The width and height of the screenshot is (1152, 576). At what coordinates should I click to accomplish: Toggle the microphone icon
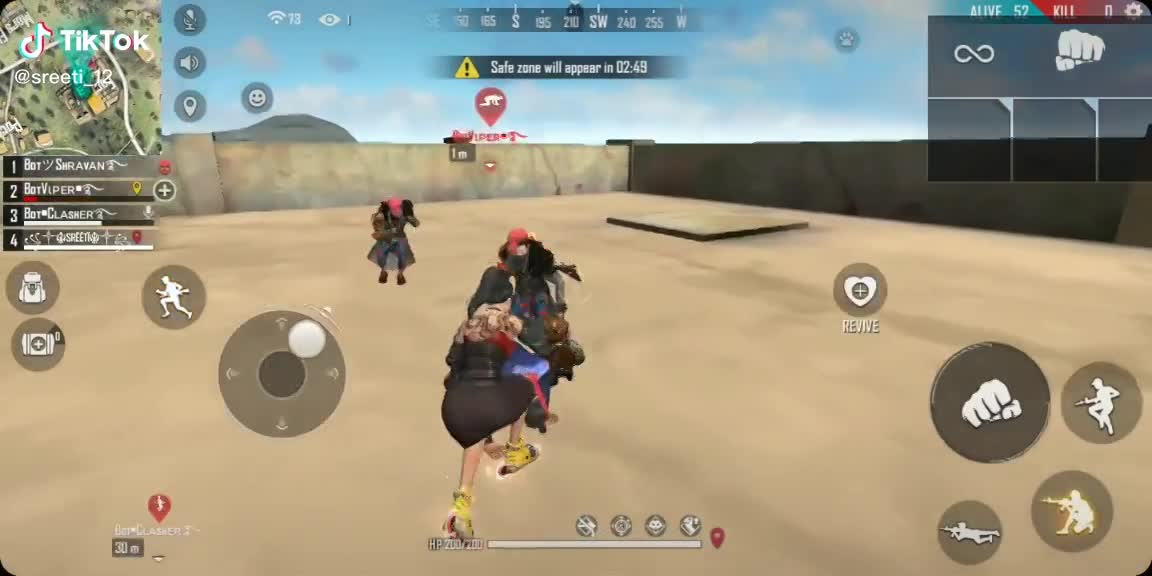coord(189,20)
